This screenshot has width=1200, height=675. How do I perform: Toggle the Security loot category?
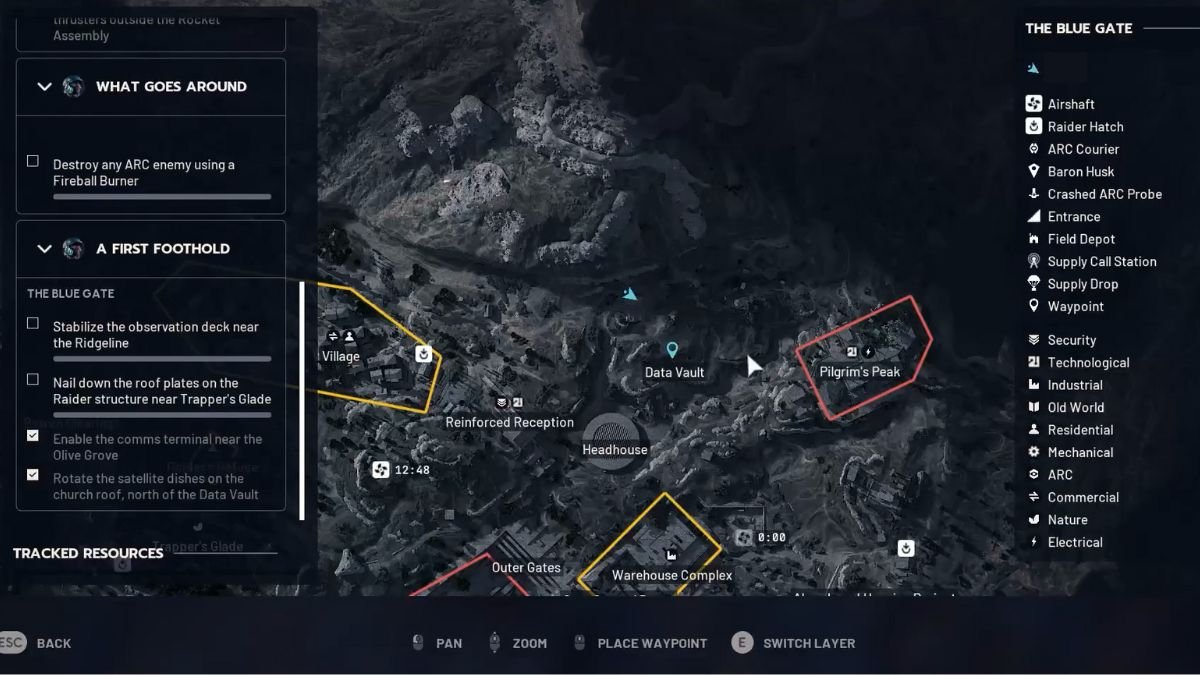pos(1071,340)
